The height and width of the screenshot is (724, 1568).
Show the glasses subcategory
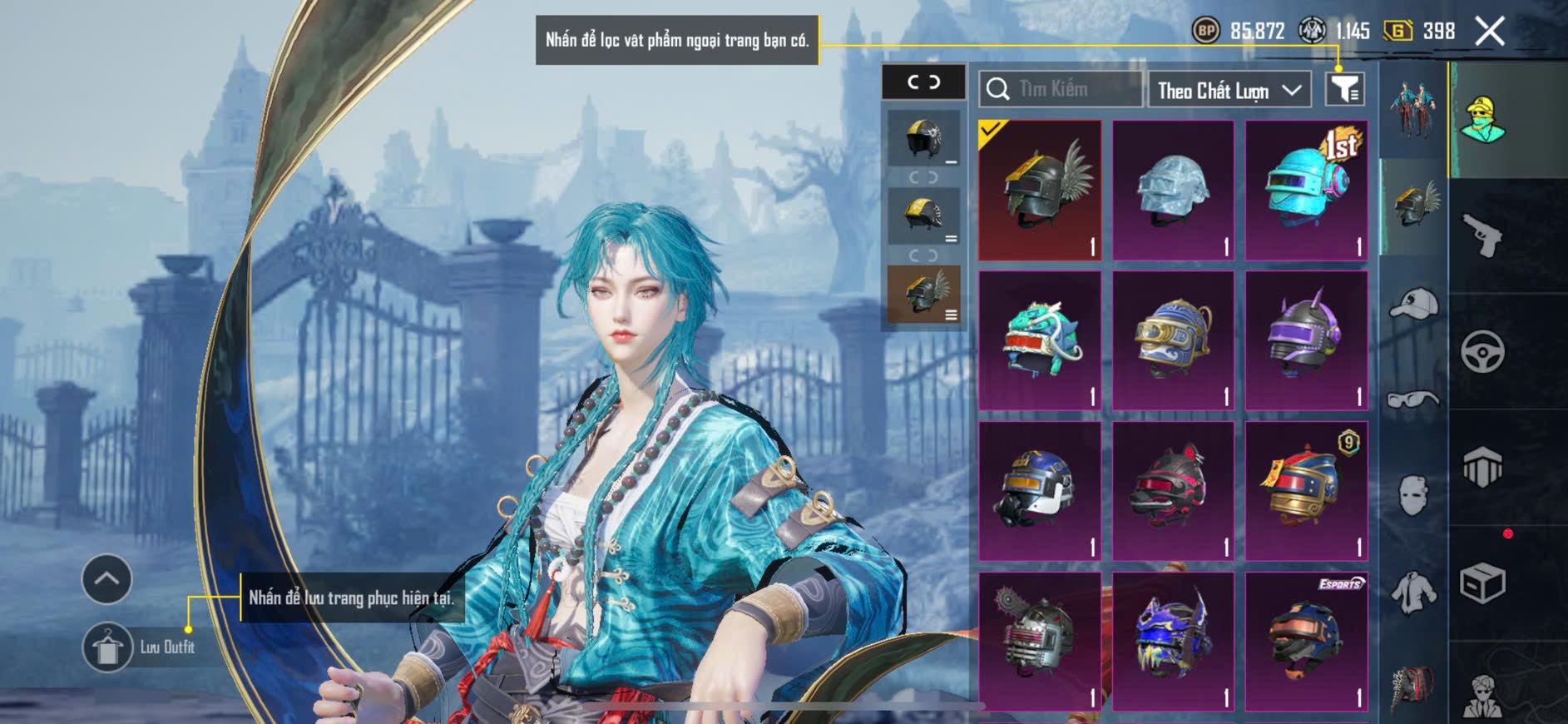[x=1413, y=399]
